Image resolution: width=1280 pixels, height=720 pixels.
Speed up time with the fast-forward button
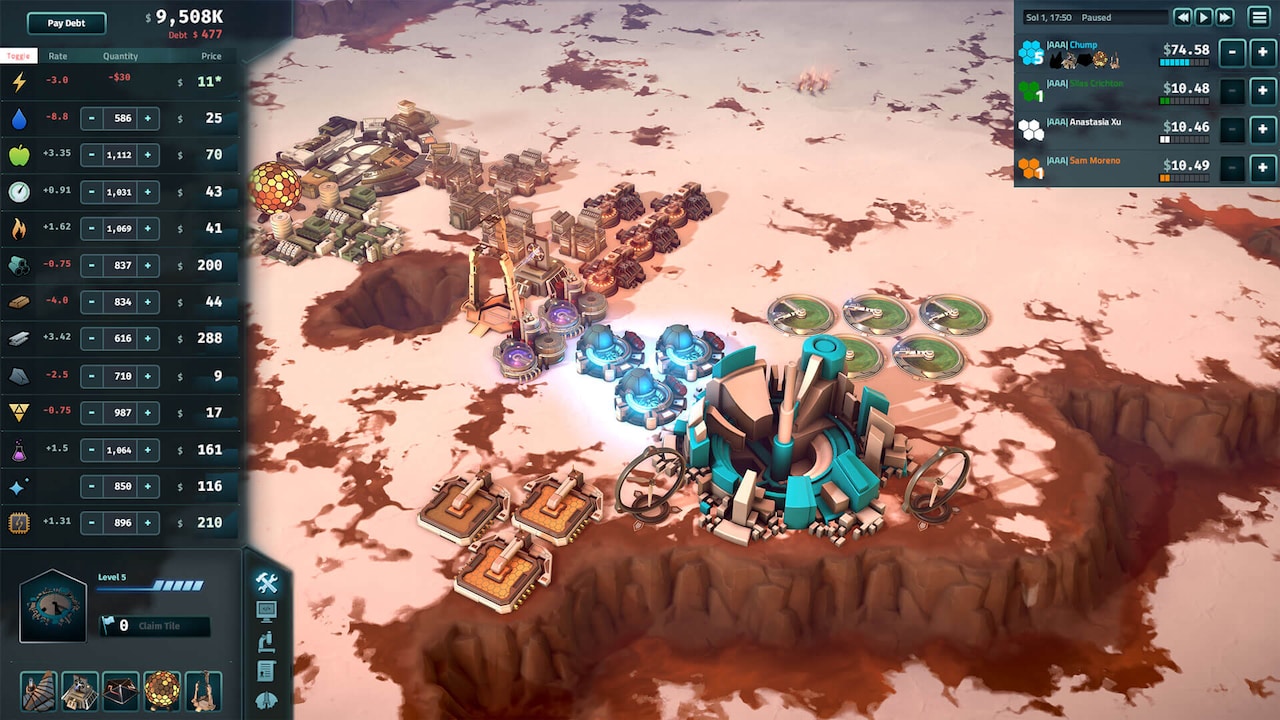pyautogui.click(x=1225, y=17)
